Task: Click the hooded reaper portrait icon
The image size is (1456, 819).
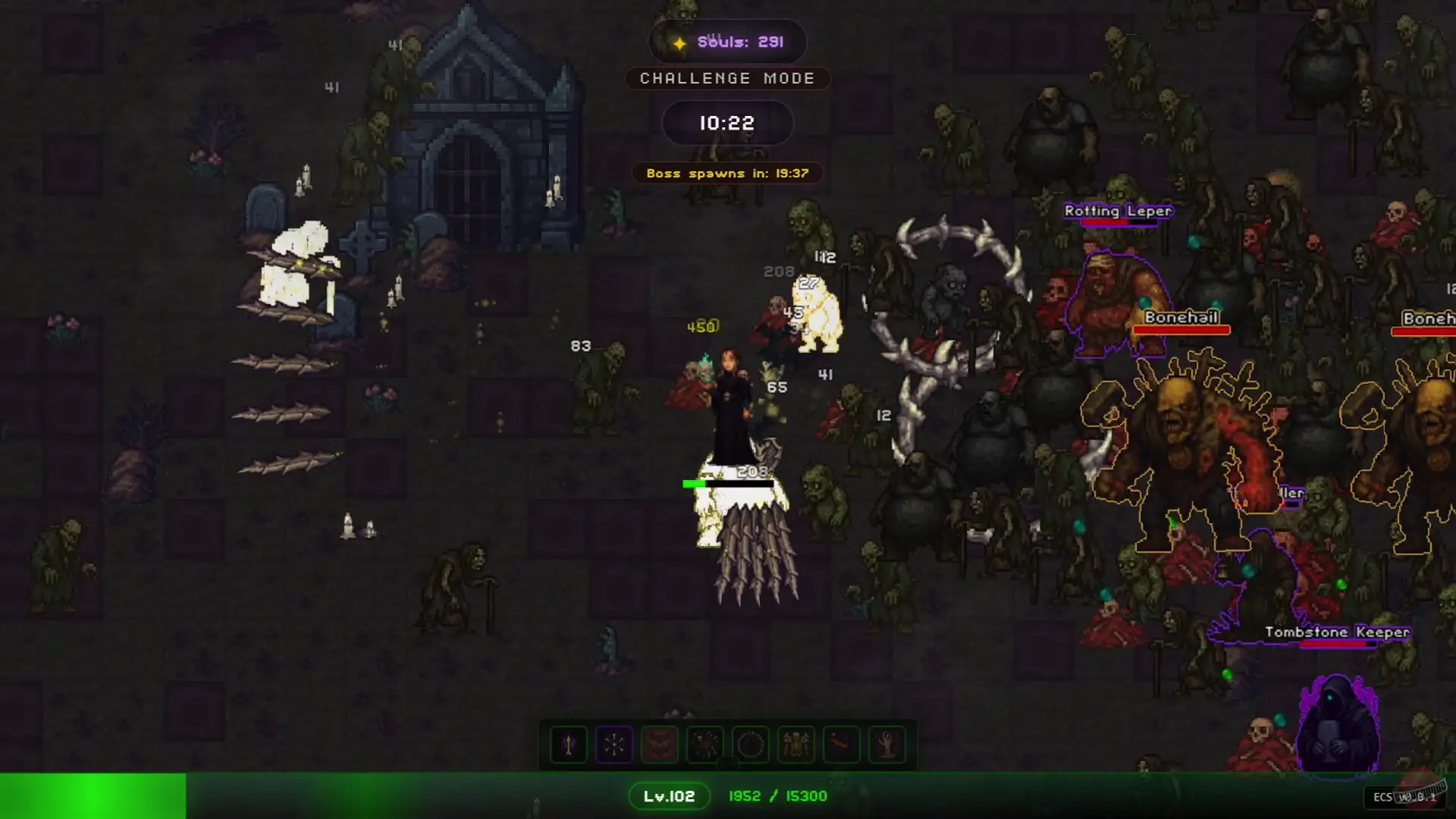Action: (x=1338, y=726)
